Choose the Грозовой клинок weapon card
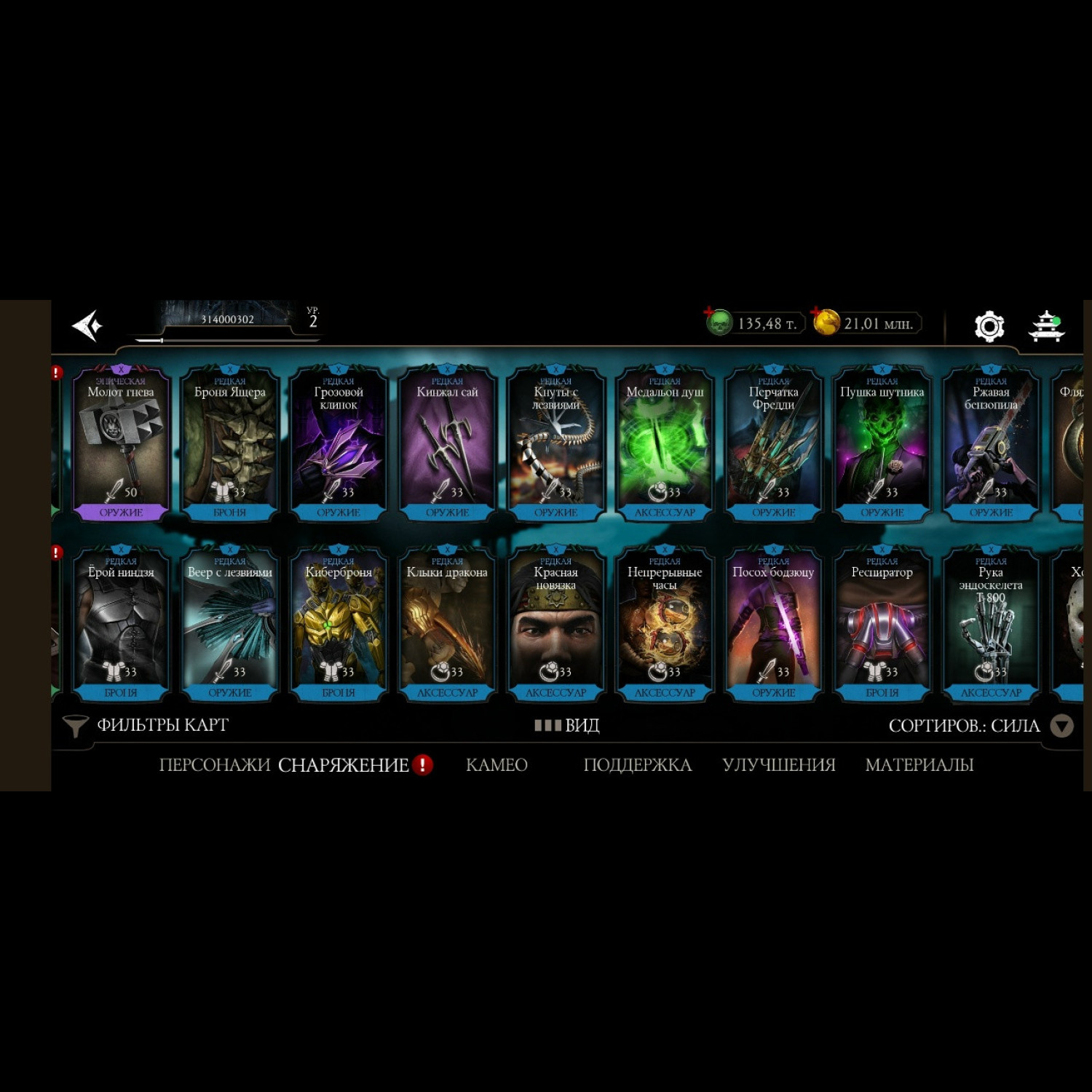Viewport: 1092px width, 1092px height. 339,444
